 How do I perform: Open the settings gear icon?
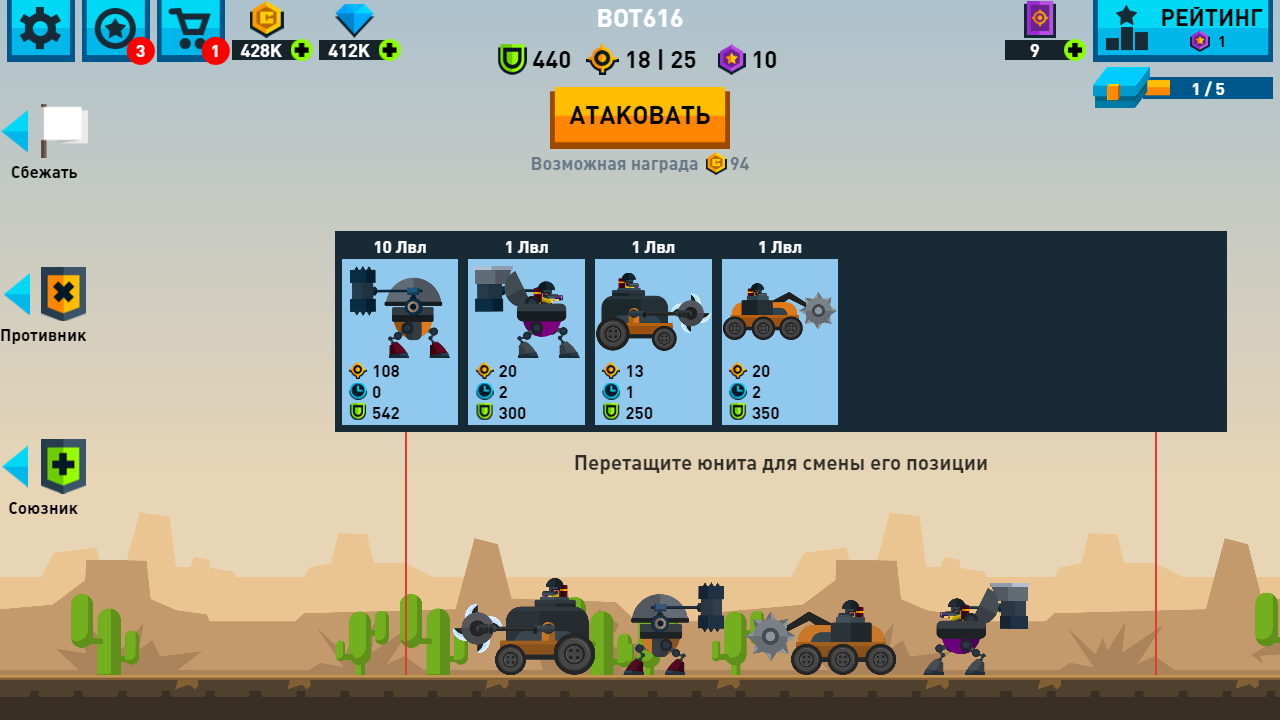click(x=40, y=30)
